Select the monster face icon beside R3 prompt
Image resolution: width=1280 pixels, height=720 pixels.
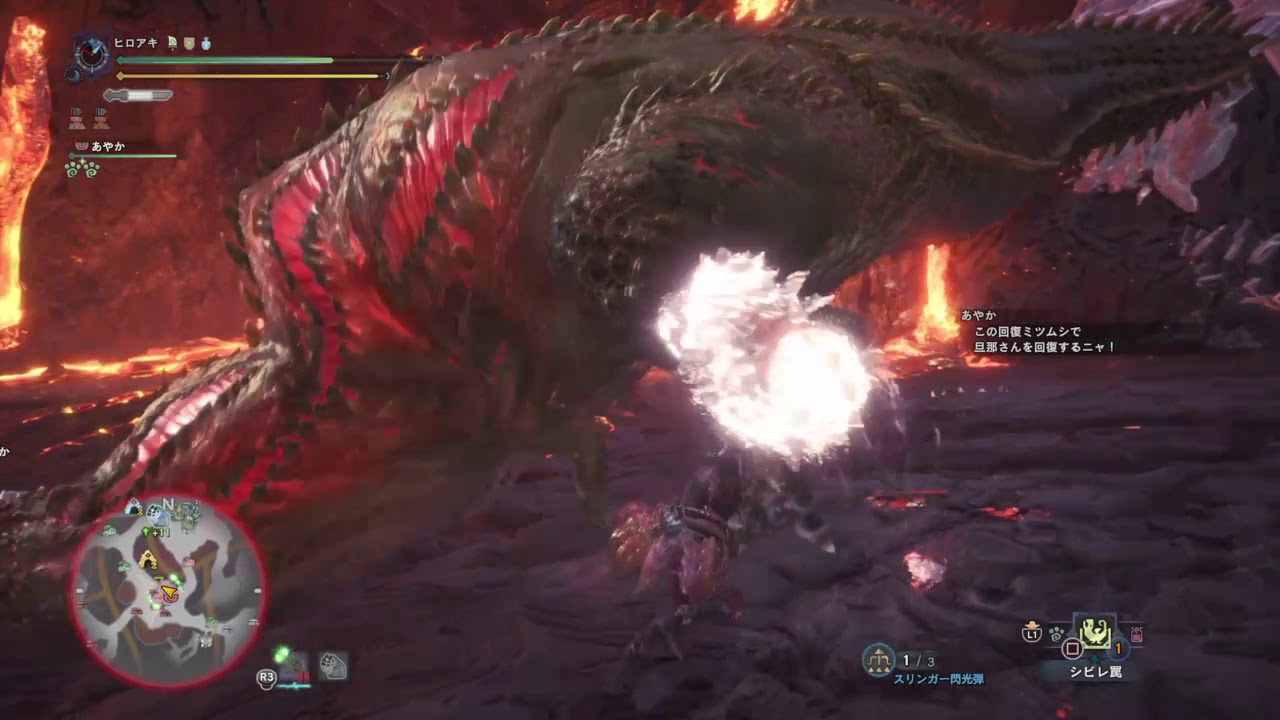pyautogui.click(x=332, y=666)
